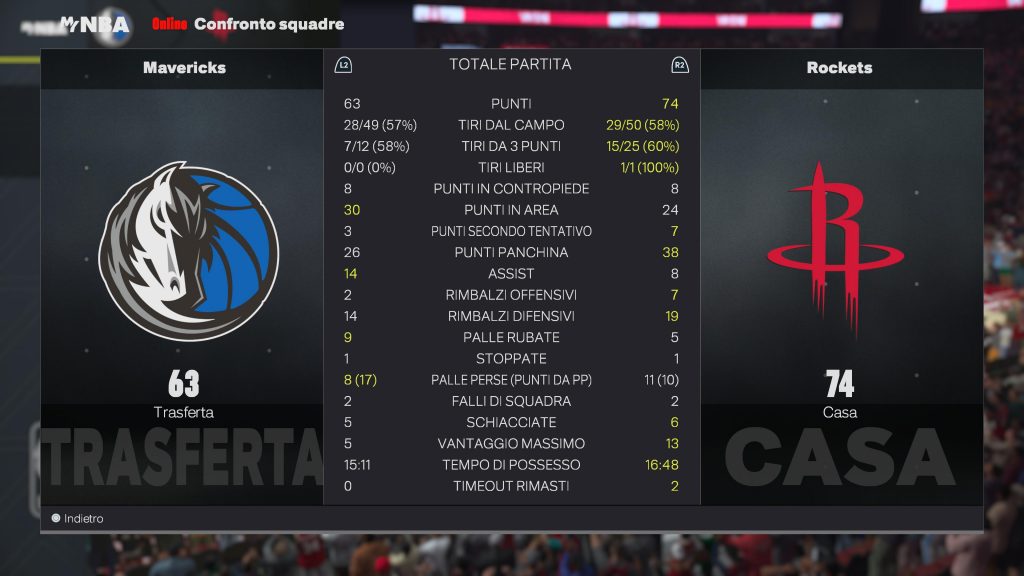Select the Totale Partita period header

click(x=510, y=64)
